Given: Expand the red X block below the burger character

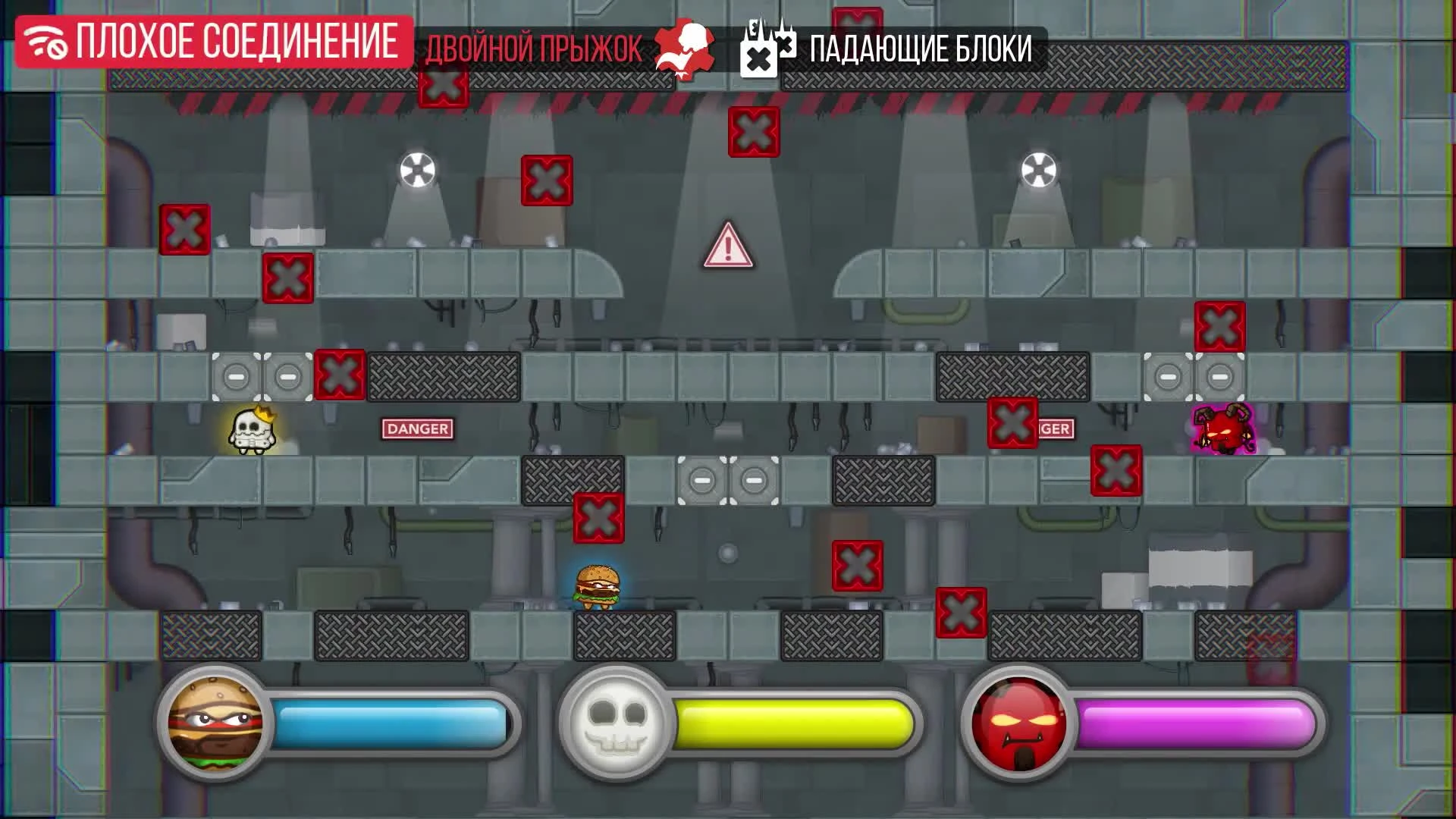Looking at the screenshot, I should pyautogui.click(x=598, y=519).
